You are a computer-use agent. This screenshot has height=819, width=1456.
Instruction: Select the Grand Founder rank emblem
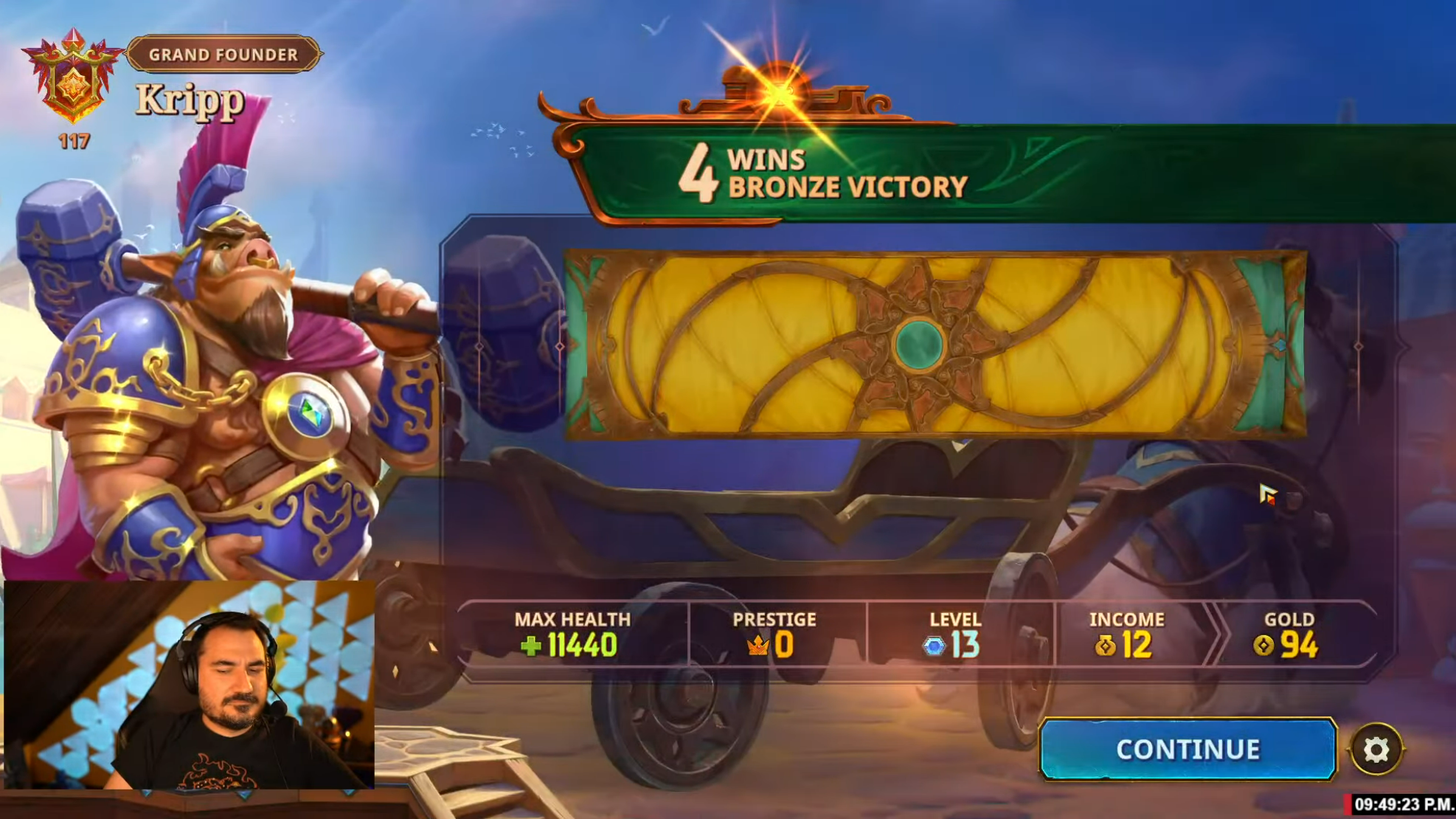(x=72, y=77)
